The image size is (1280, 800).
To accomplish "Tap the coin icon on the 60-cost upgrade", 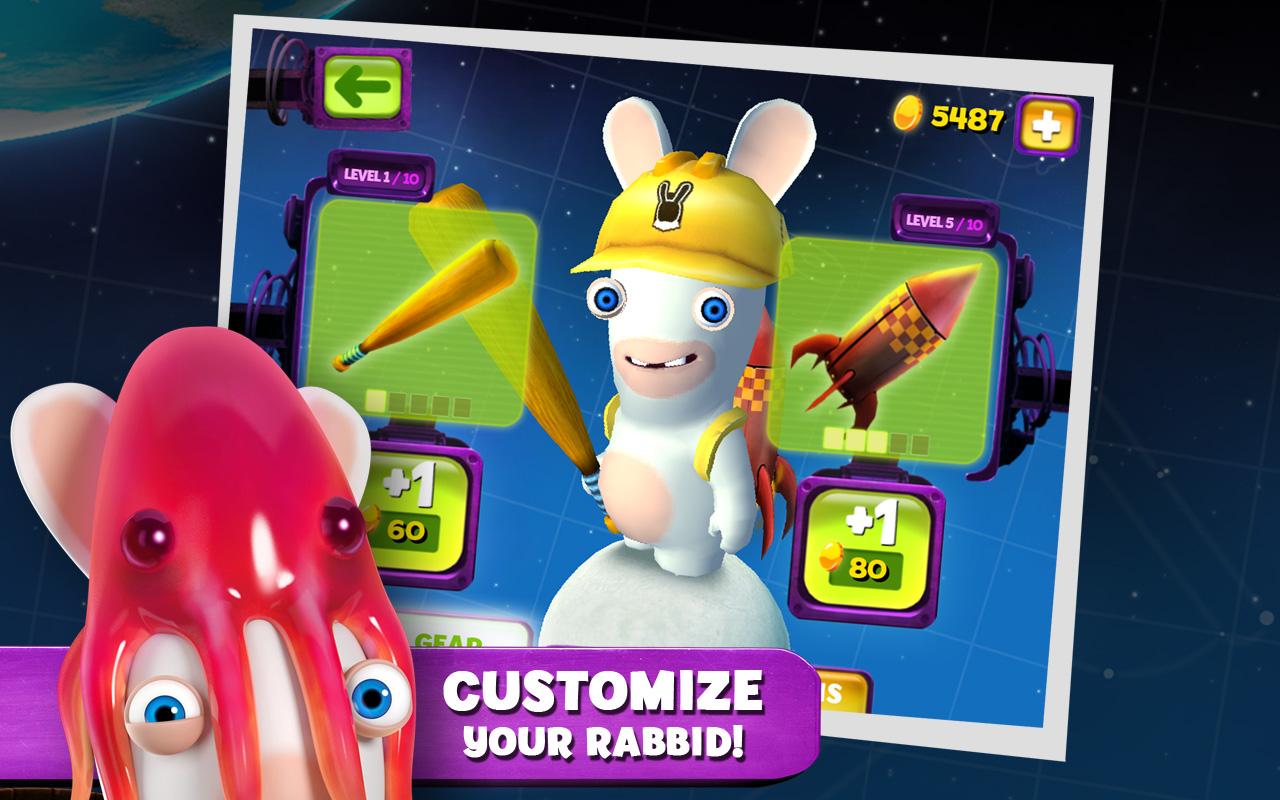I will [x=373, y=521].
